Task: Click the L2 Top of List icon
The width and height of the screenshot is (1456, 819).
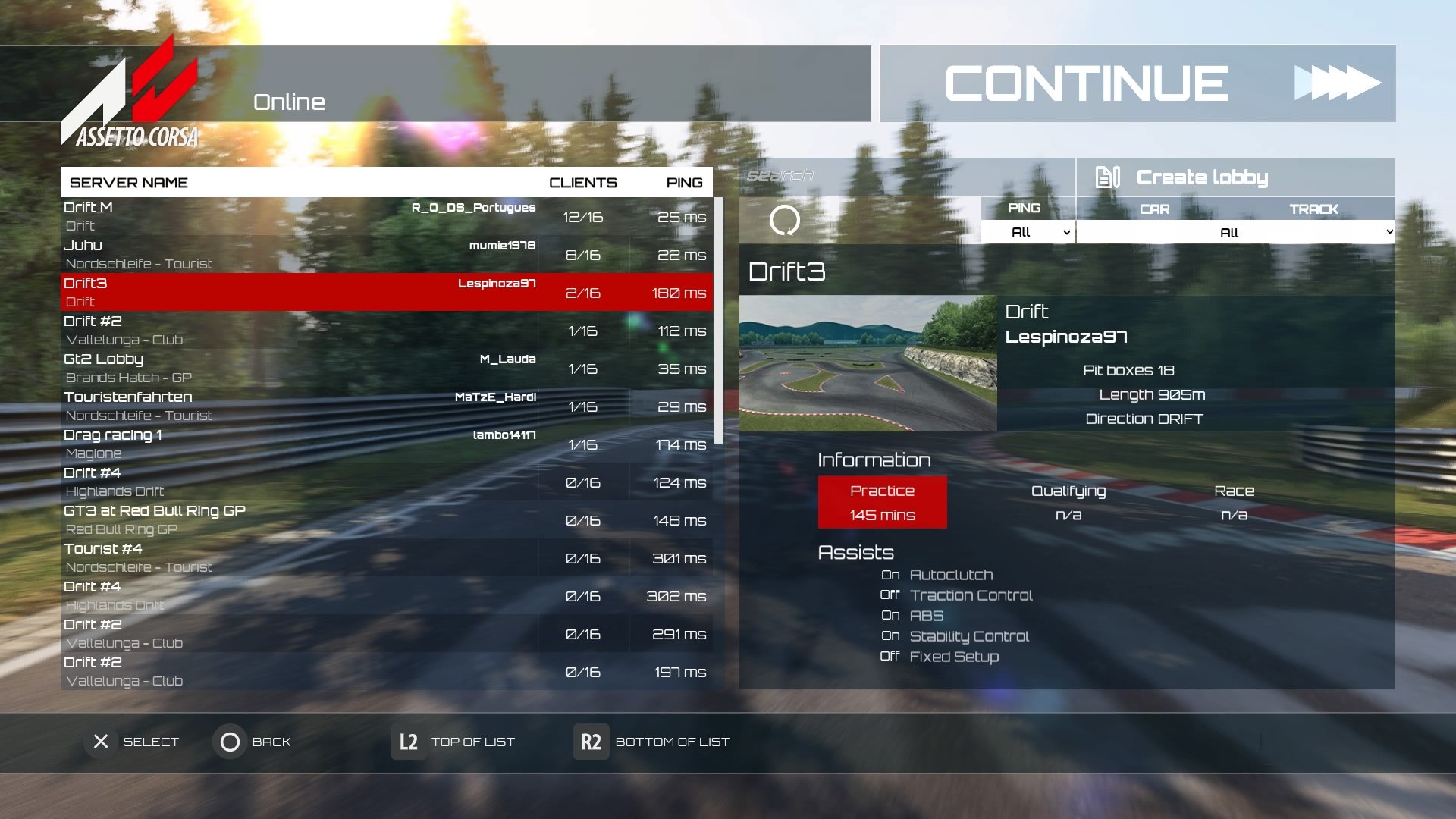Action: coord(407,742)
